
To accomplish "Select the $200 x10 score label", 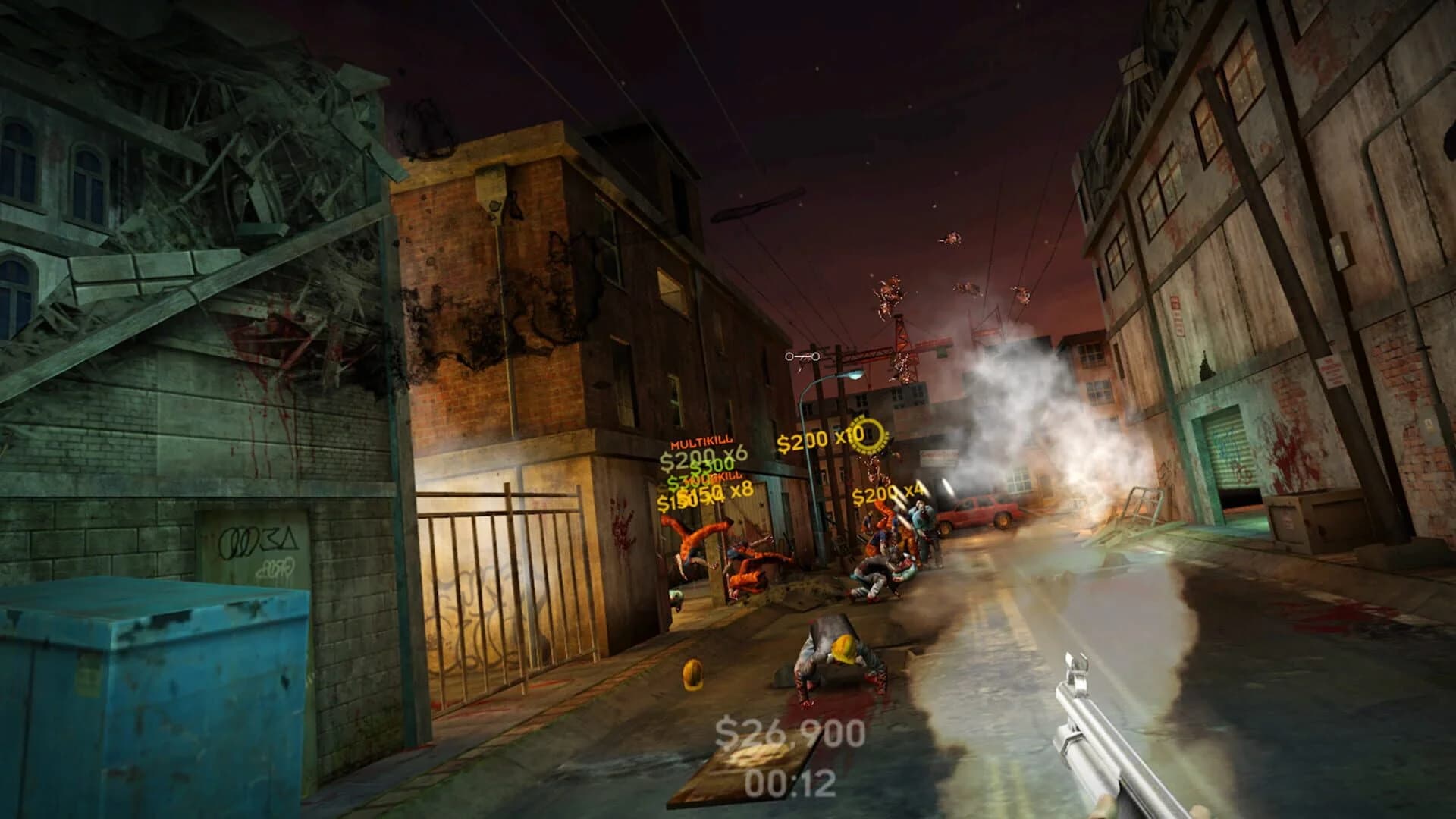I will click(x=812, y=439).
